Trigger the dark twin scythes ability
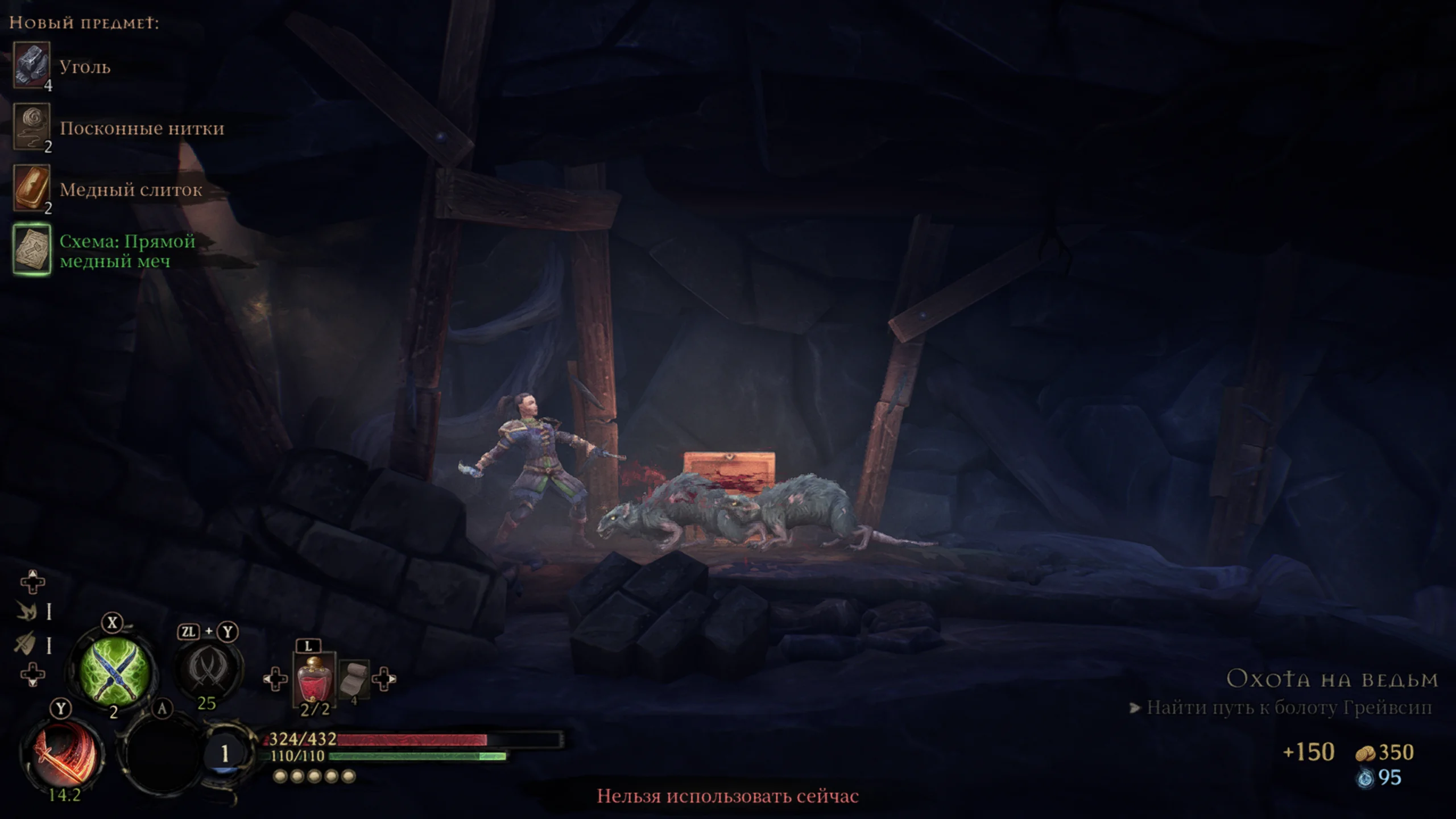 click(x=207, y=668)
